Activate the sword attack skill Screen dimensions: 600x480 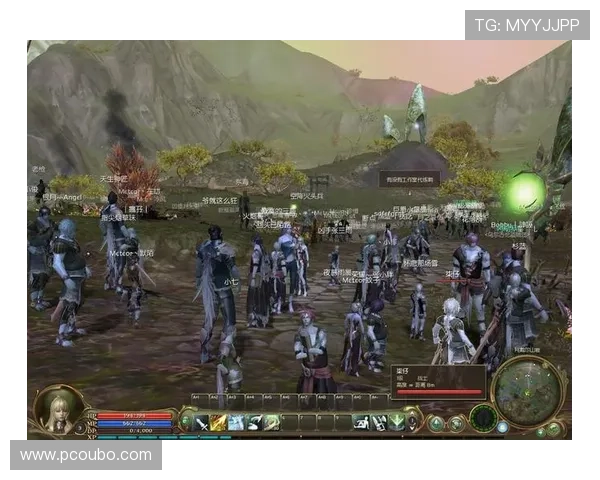point(201,423)
